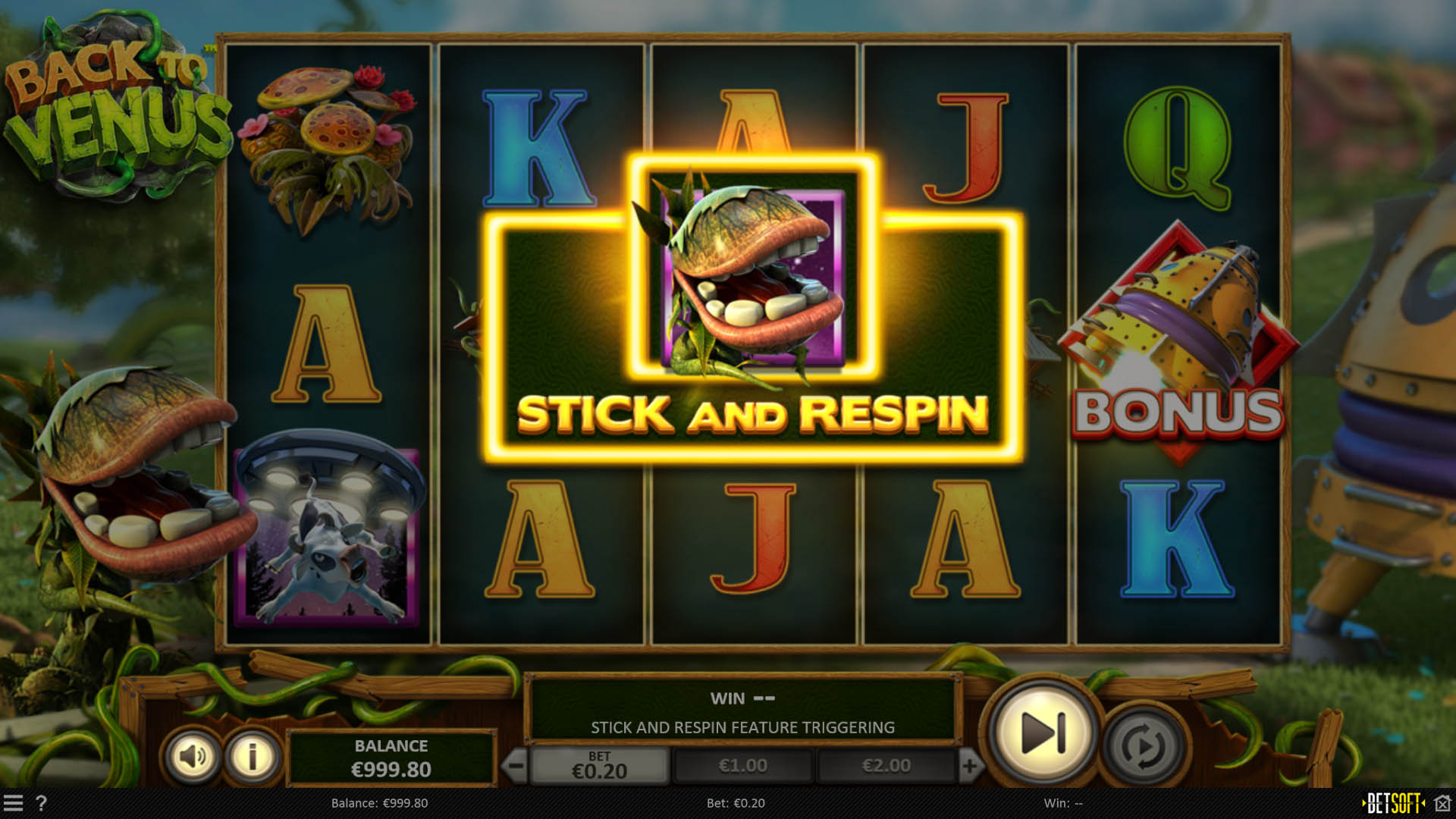This screenshot has height=819, width=1456.
Task: Click the exit home icon
Action: pos(1444,804)
